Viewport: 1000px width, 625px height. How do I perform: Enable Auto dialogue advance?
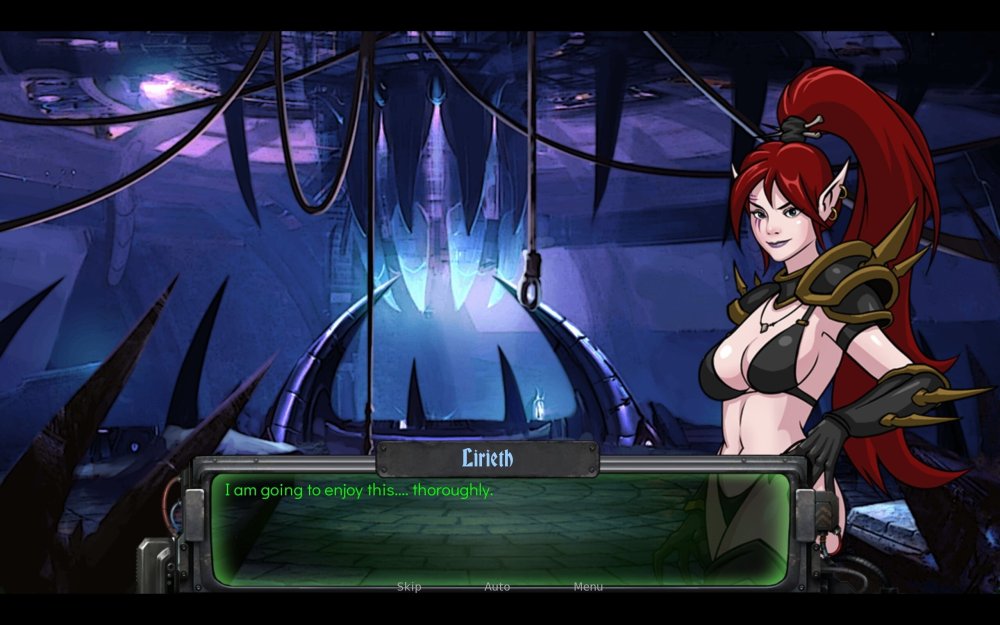click(497, 587)
